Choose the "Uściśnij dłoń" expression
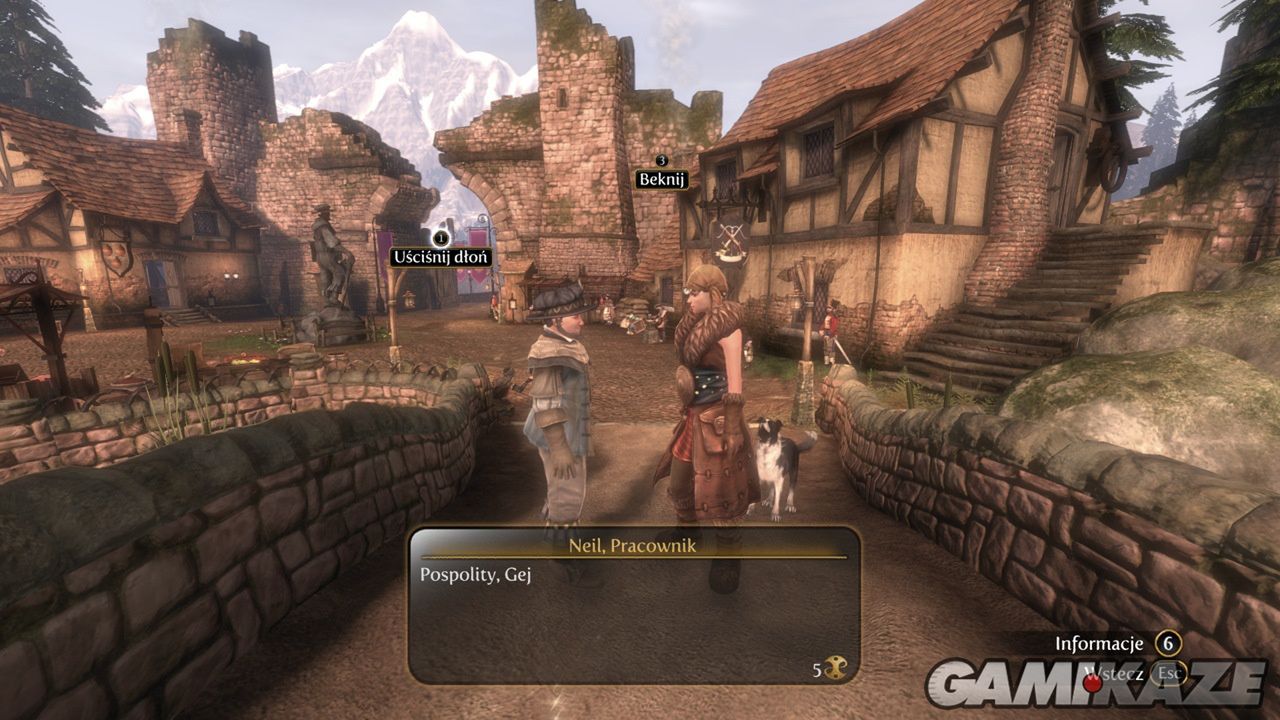Screen dimensions: 1280x720 tap(441, 257)
